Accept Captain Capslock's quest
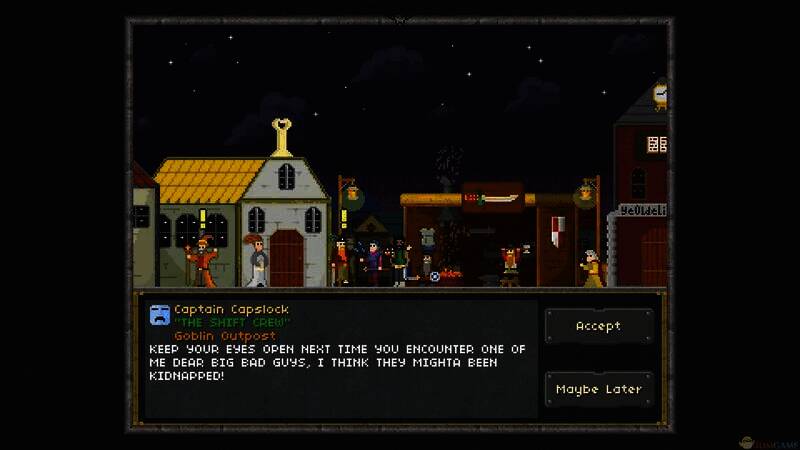 pos(598,326)
